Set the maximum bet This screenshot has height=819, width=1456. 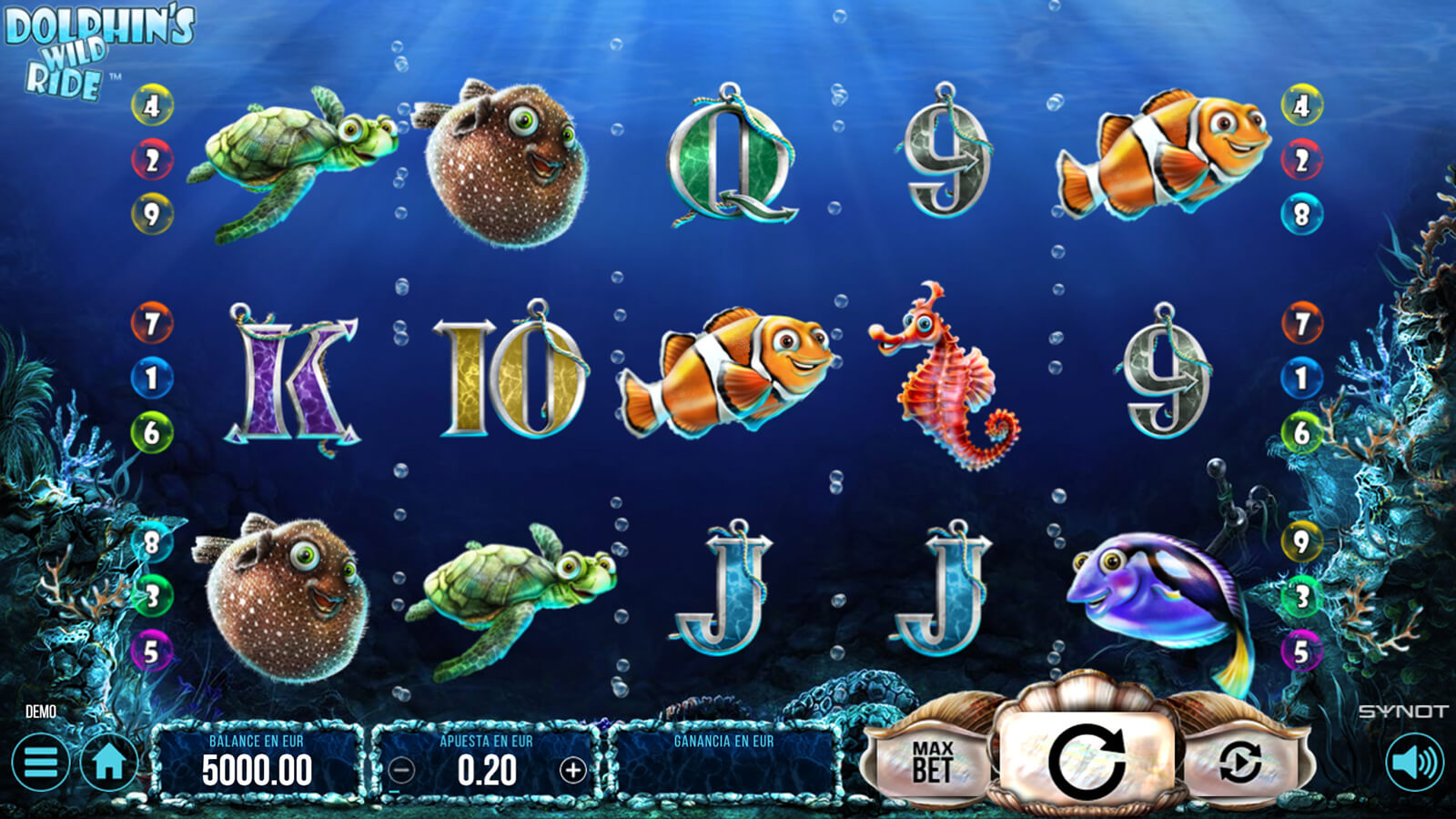click(x=932, y=762)
